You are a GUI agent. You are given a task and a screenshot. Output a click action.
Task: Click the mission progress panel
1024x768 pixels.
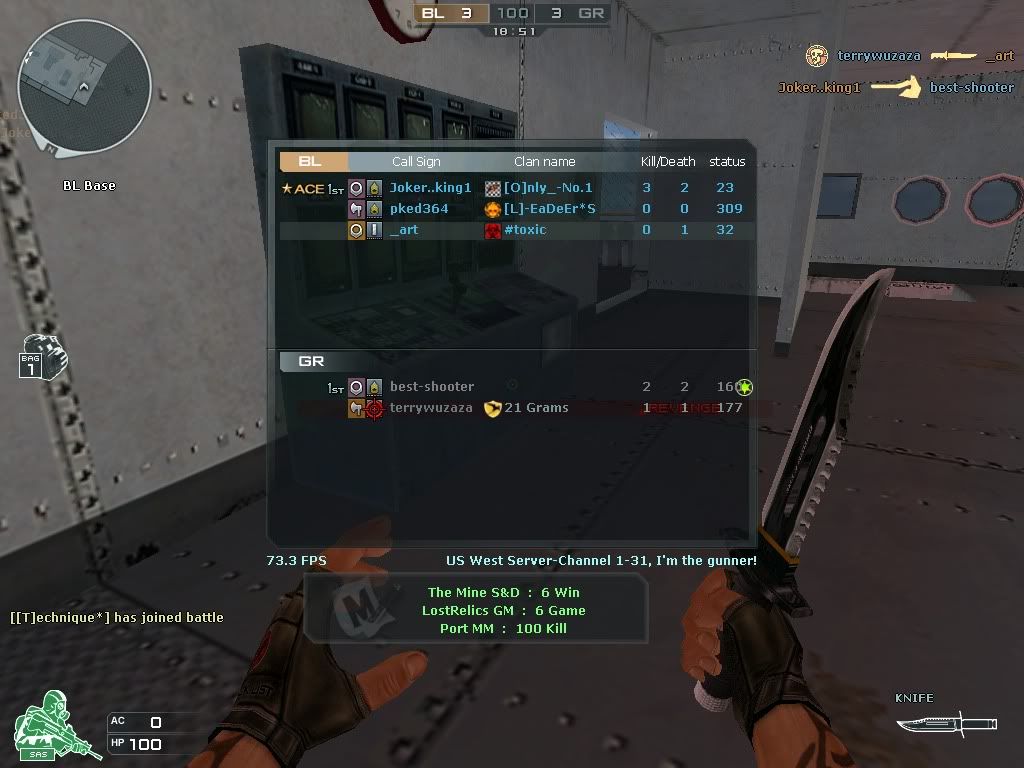tap(475, 610)
